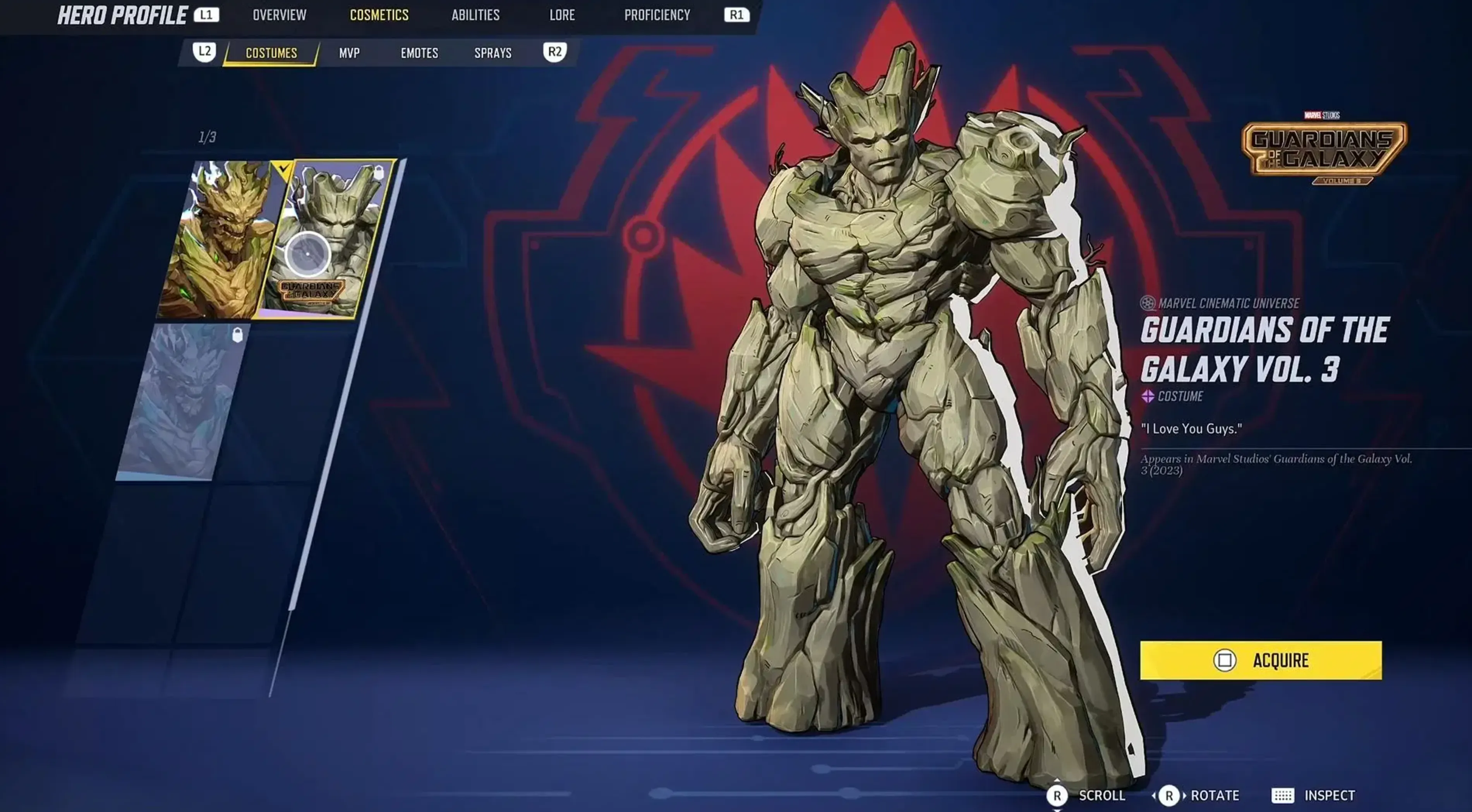Switch to the Abilities tab

tap(476, 15)
